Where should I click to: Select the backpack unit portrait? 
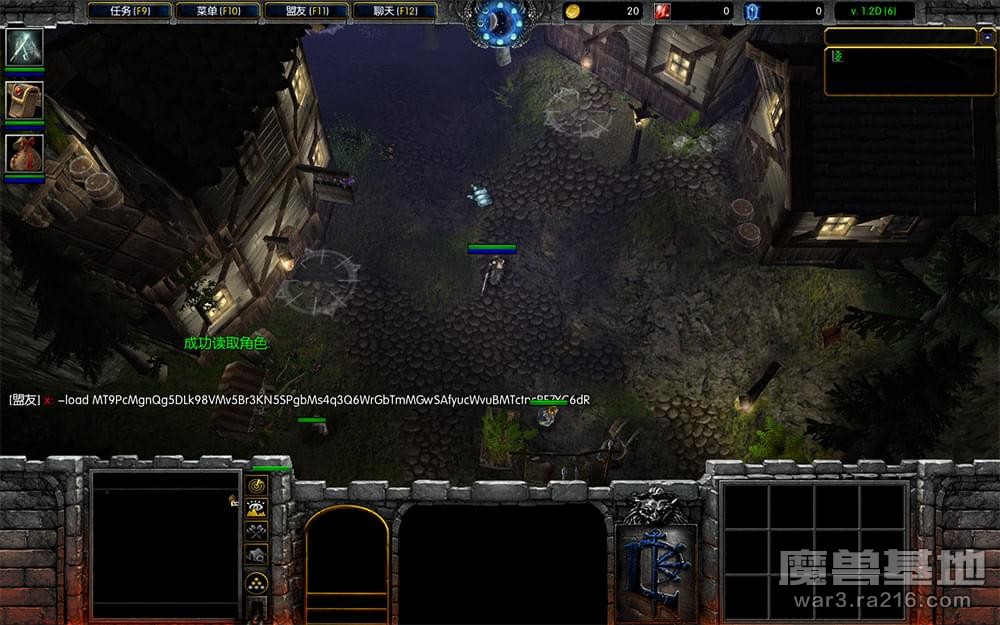tap(24, 100)
